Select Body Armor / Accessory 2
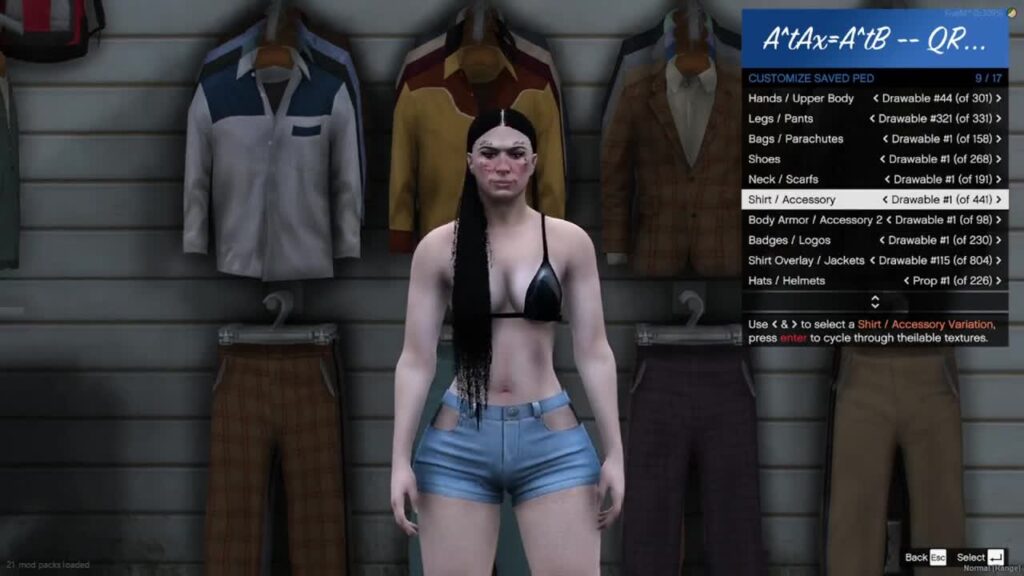 [x=874, y=220]
